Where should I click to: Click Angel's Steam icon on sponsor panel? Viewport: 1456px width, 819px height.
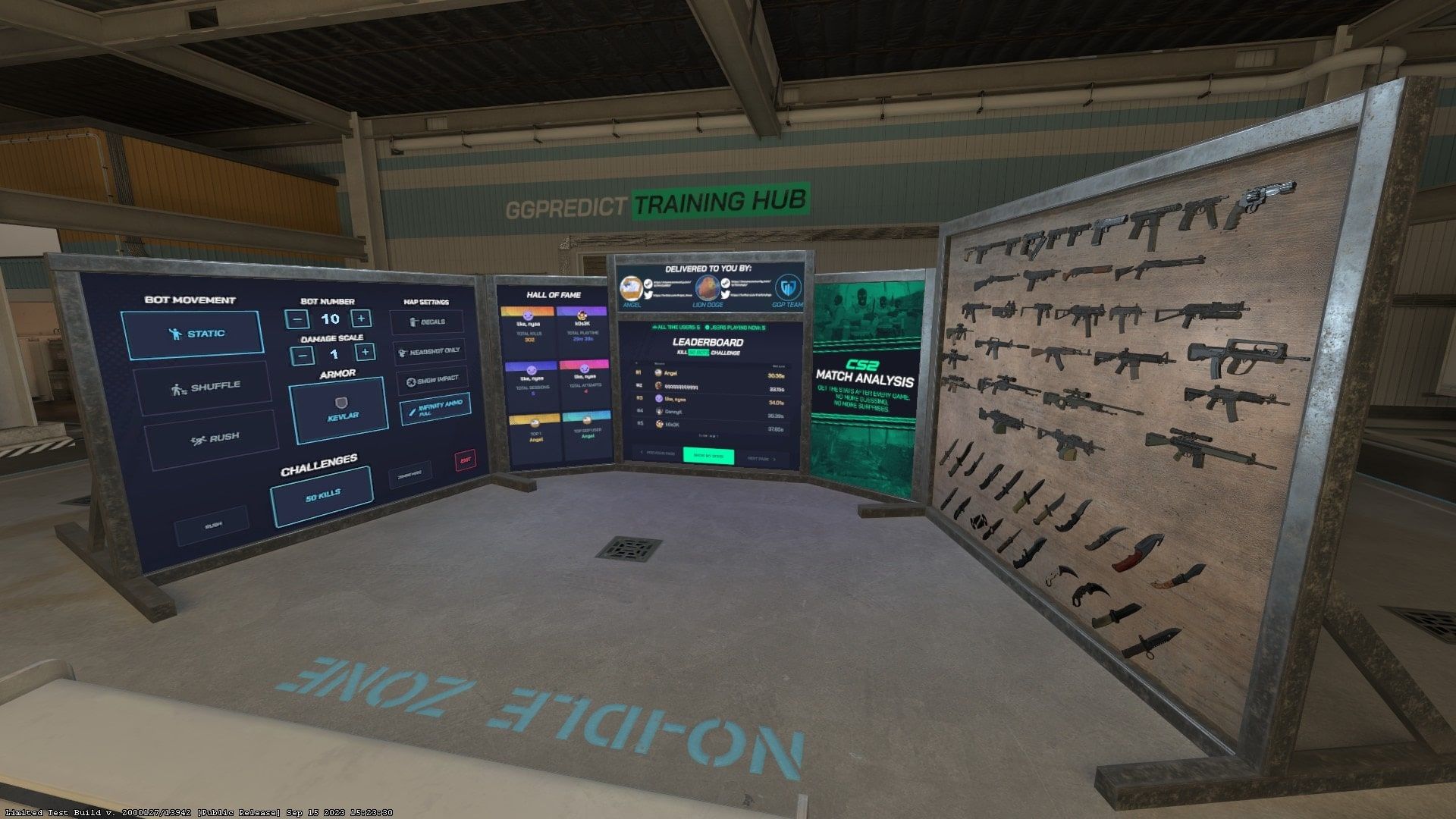coord(648,284)
